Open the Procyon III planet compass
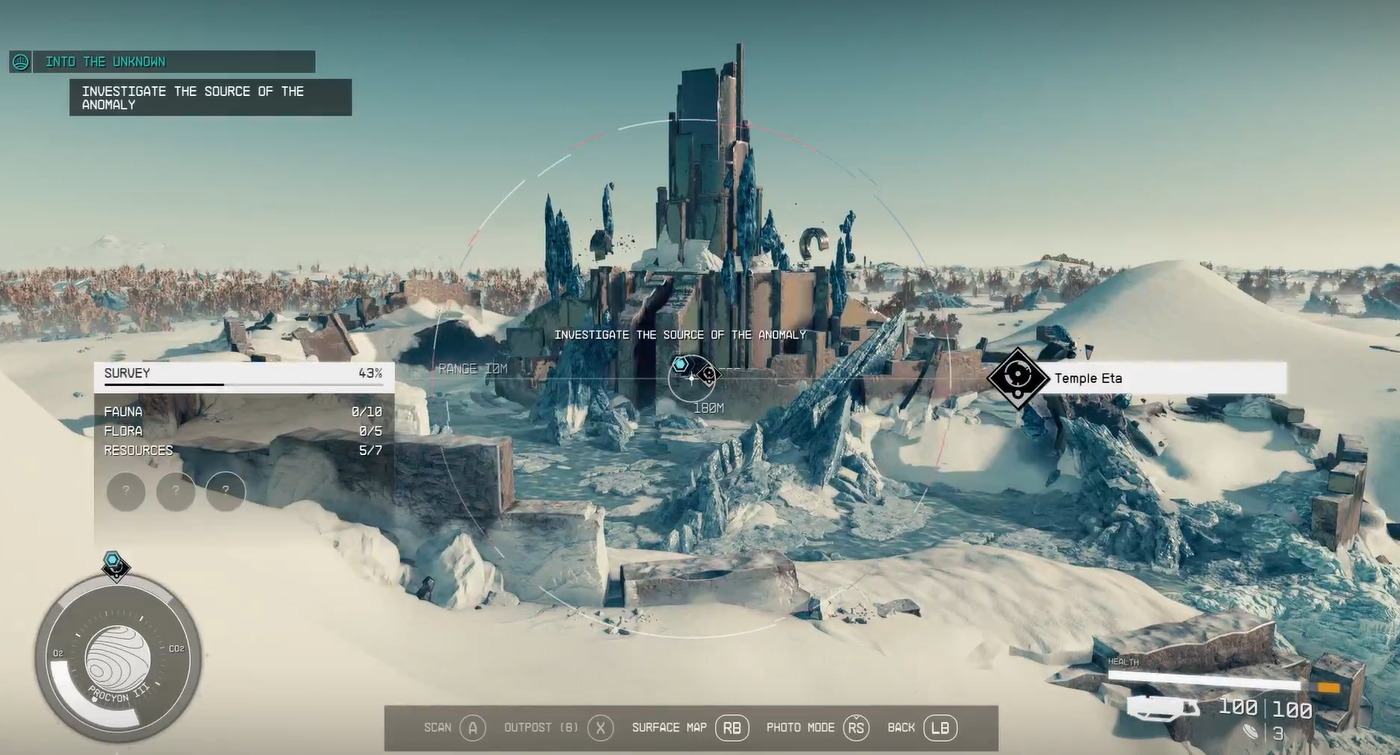 tap(118, 659)
